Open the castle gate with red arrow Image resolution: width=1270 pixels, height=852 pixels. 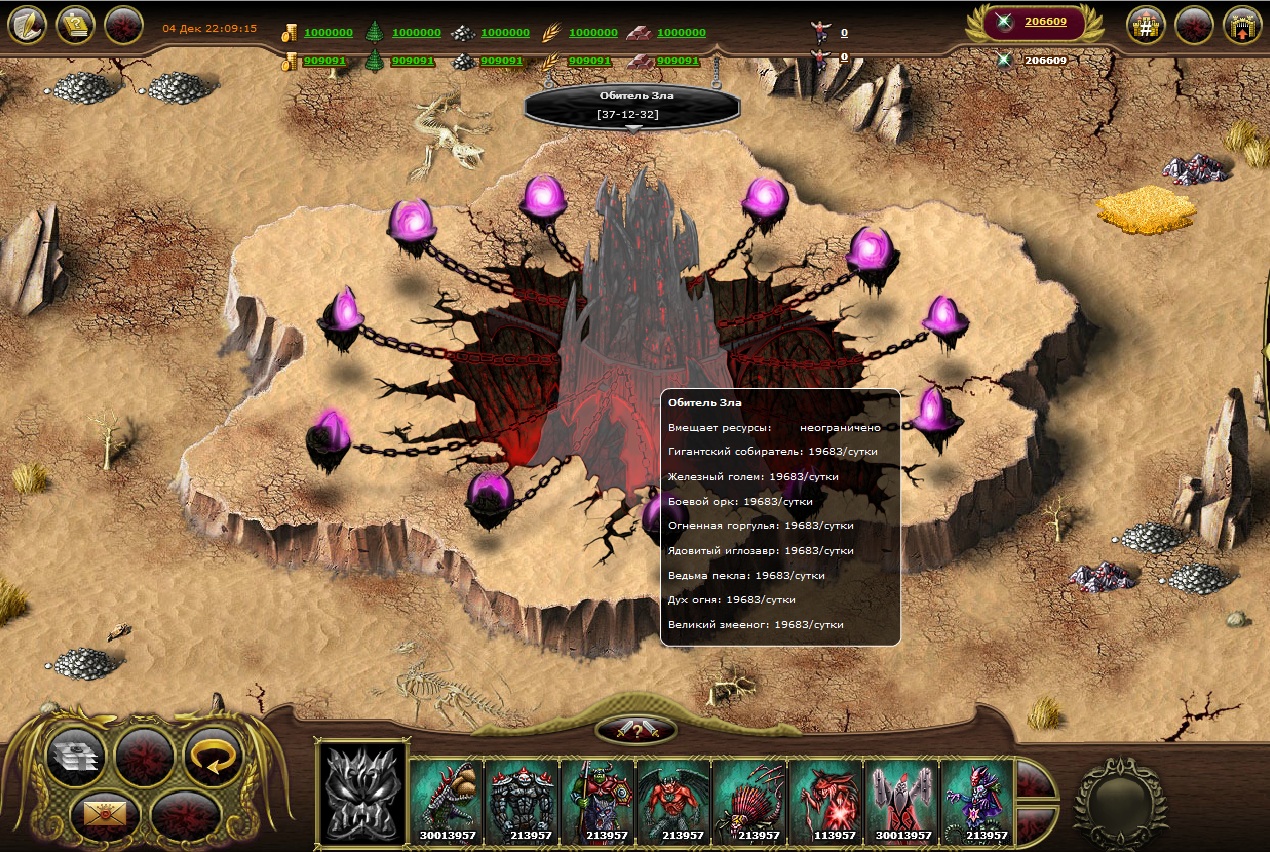[x=1243, y=25]
